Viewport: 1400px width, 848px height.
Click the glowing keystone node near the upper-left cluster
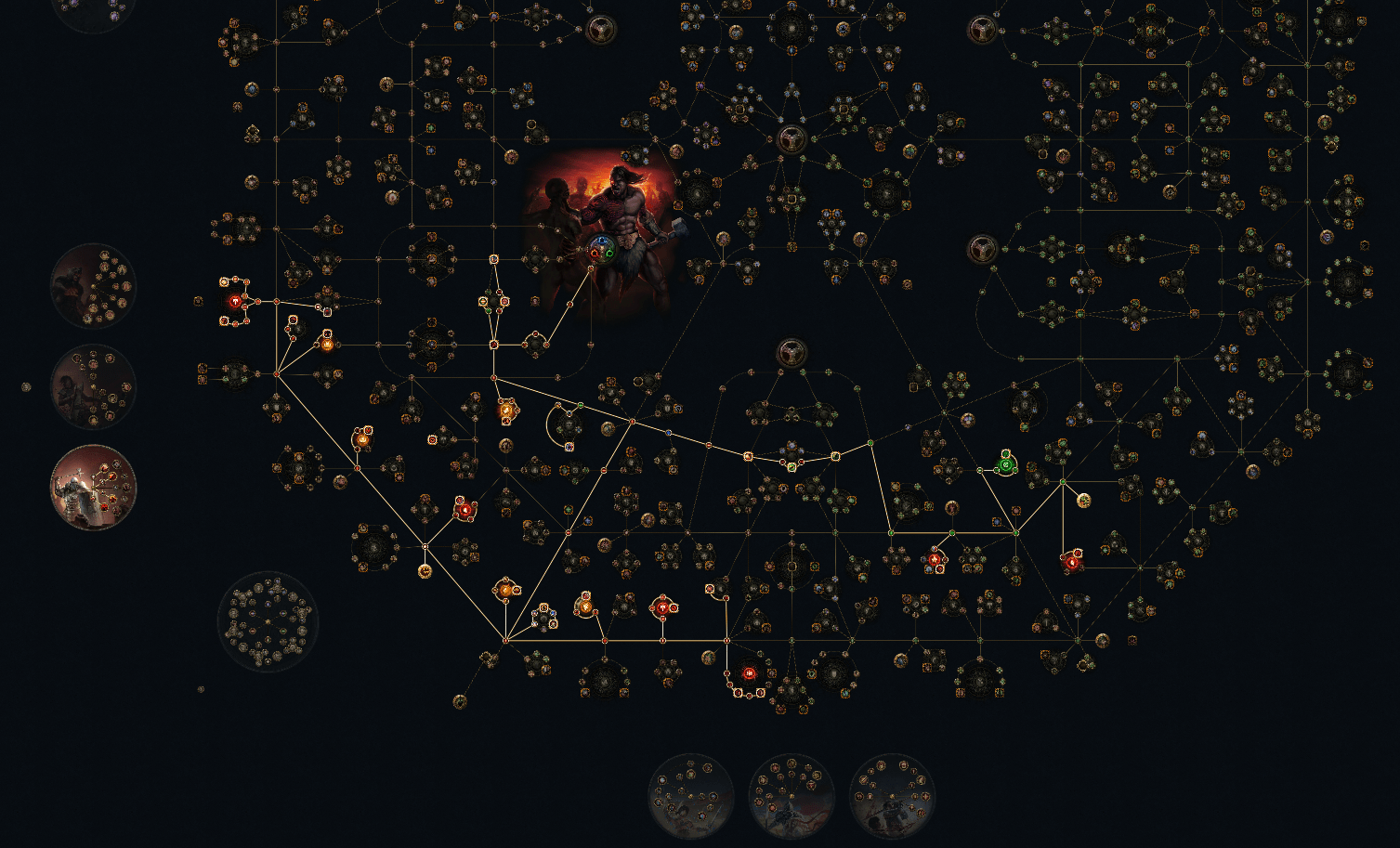234,301
